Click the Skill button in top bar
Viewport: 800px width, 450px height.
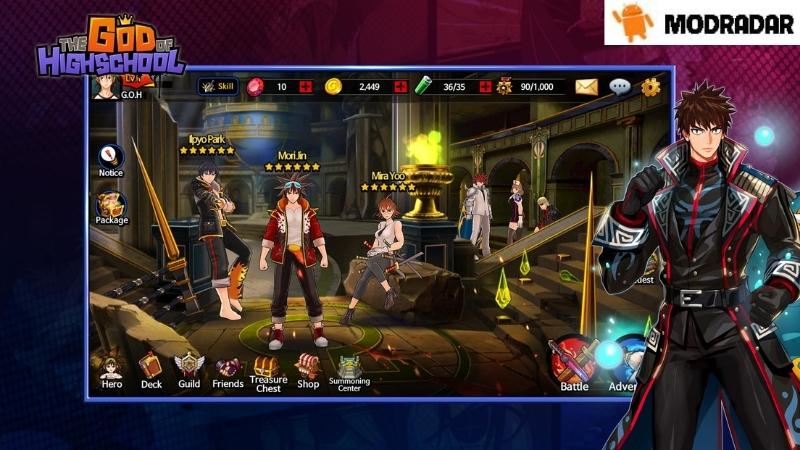(x=216, y=87)
